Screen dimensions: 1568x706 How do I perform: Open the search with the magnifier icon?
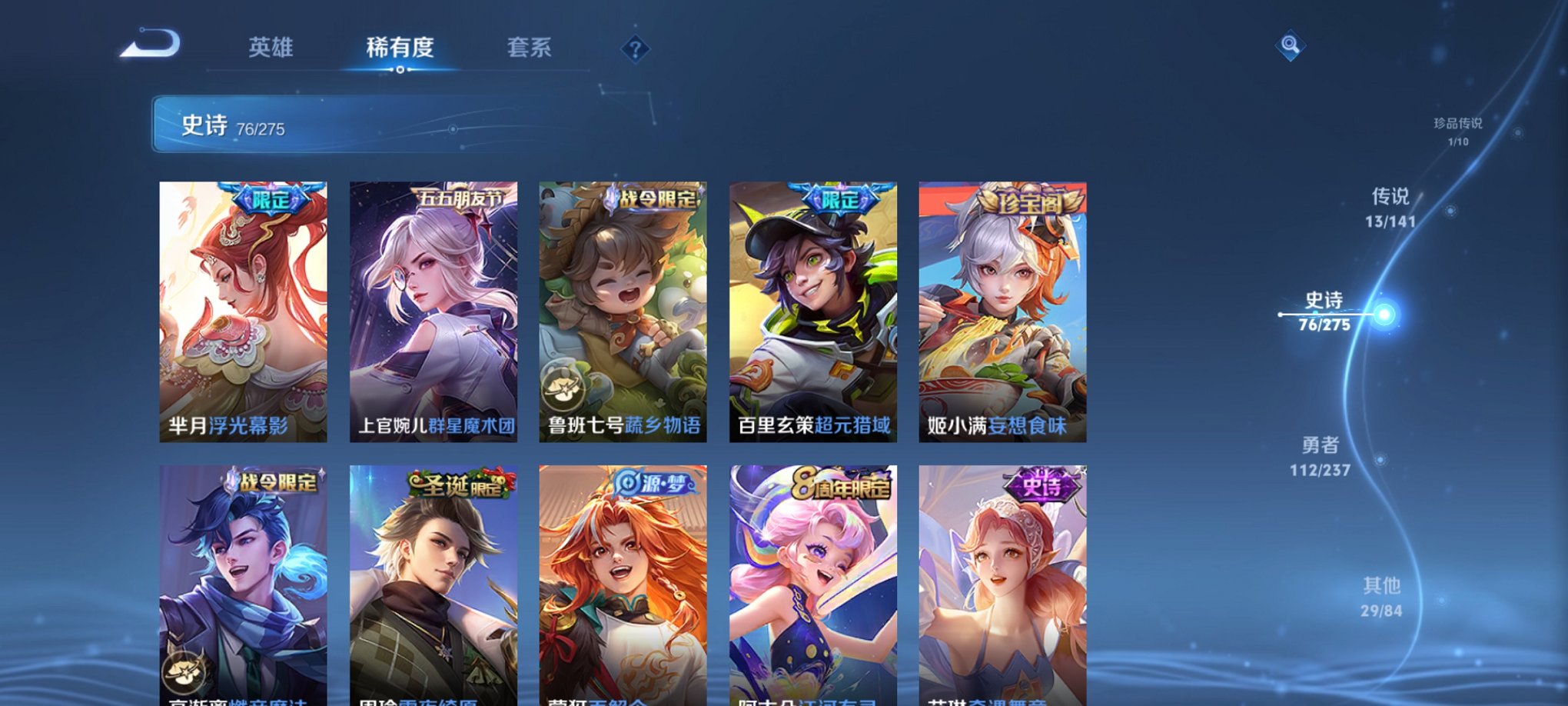1291,46
